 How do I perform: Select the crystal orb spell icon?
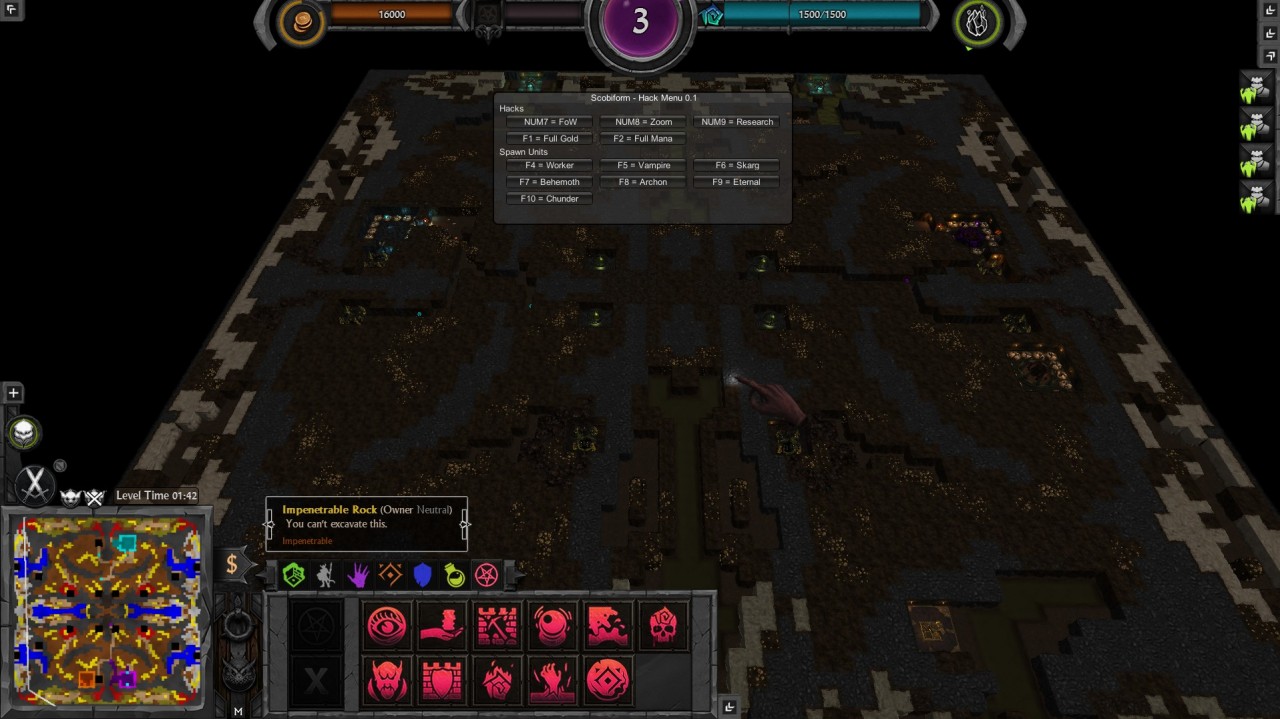[553, 626]
